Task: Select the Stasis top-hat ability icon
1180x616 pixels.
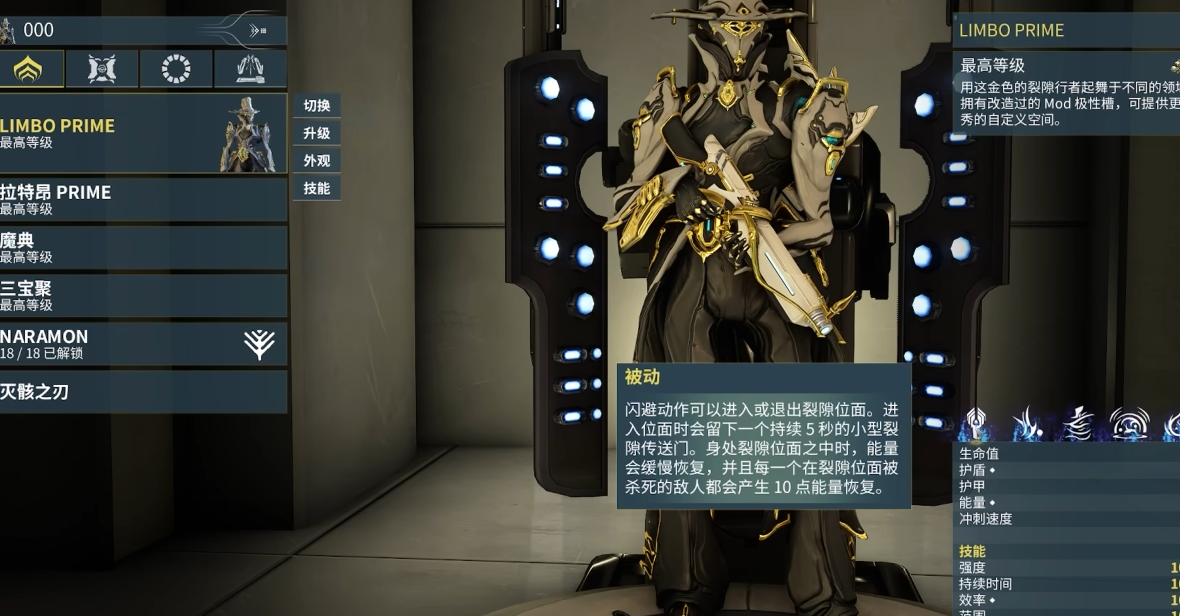Action: pyautogui.click(x=1077, y=425)
